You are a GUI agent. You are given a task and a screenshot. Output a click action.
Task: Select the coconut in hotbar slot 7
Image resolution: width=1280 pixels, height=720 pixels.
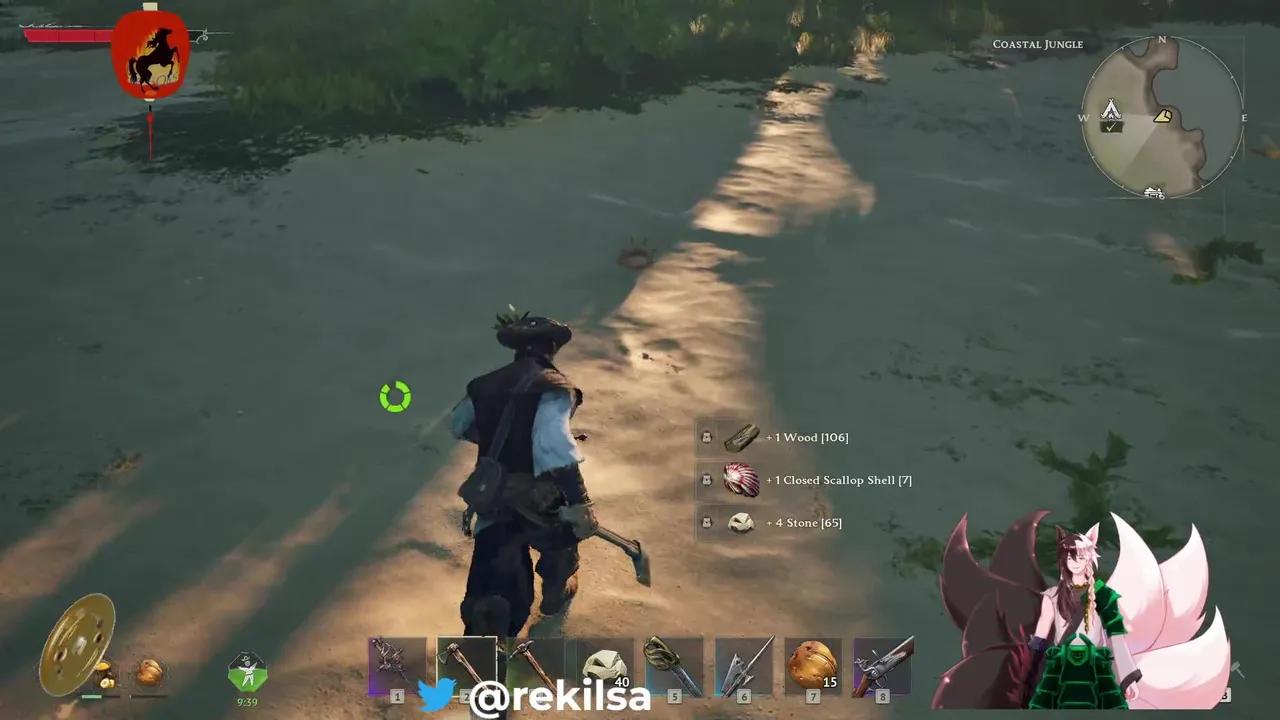tap(812, 663)
